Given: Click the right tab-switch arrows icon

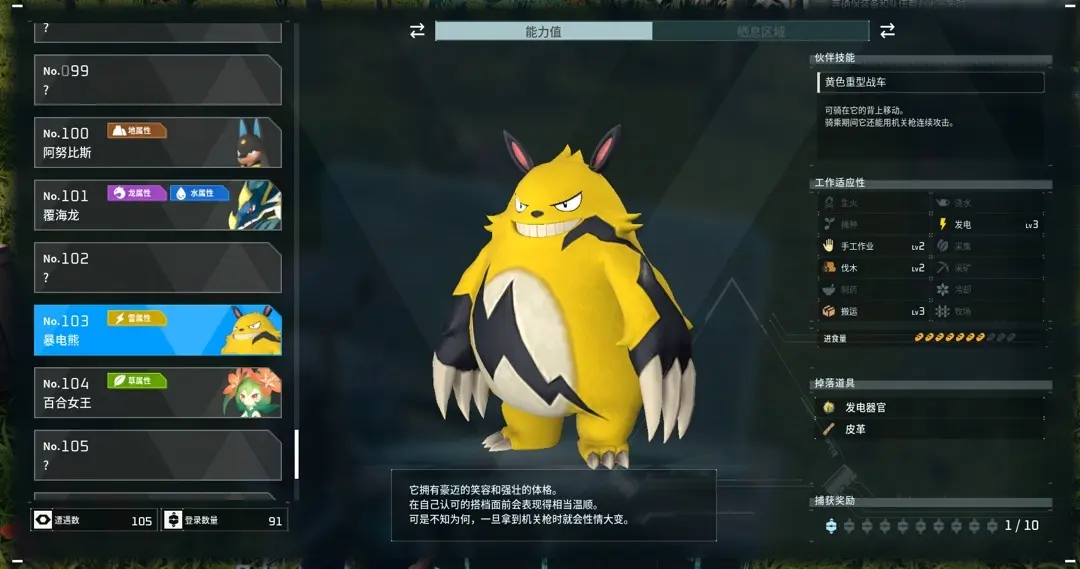Looking at the screenshot, I should [x=887, y=32].
